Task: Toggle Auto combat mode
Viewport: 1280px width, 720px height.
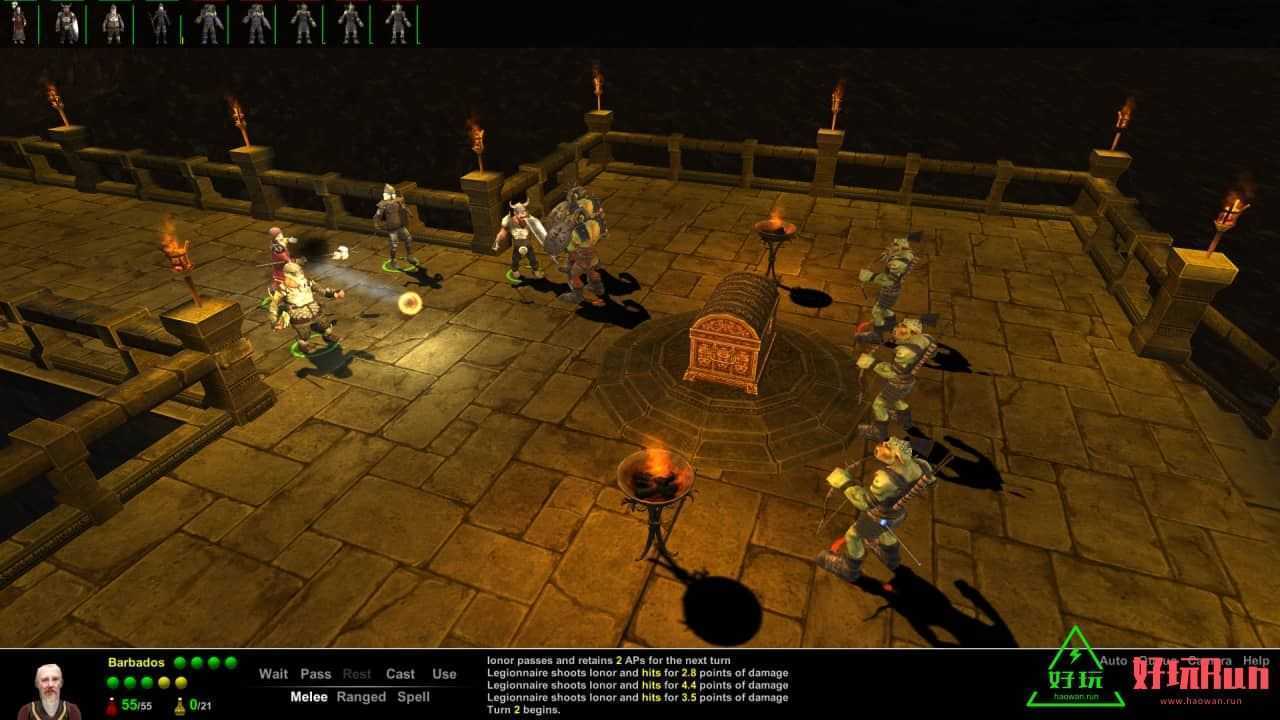Action: (x=1113, y=661)
